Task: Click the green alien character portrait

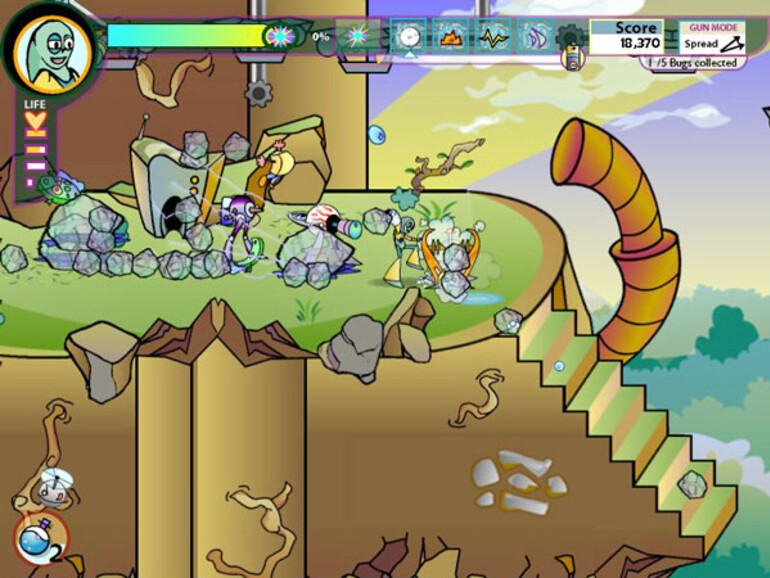Action: (53, 48)
